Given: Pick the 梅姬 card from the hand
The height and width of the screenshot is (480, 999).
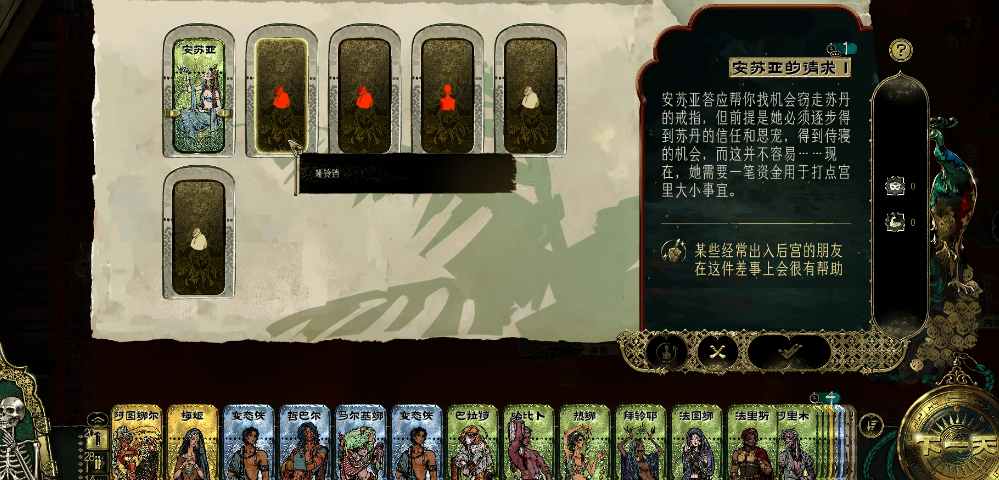Looking at the screenshot, I should click(193, 445).
